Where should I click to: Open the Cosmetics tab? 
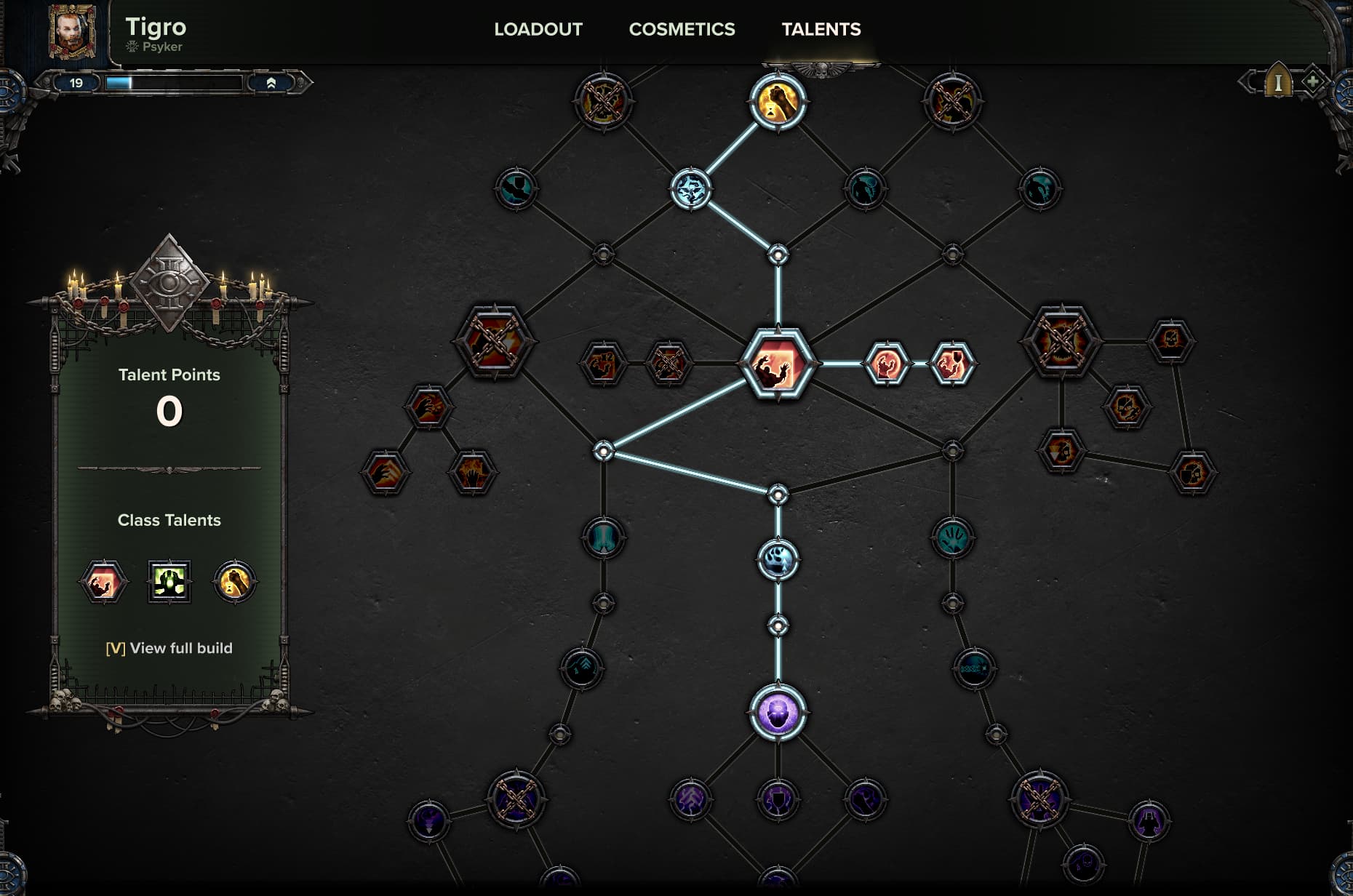(682, 29)
